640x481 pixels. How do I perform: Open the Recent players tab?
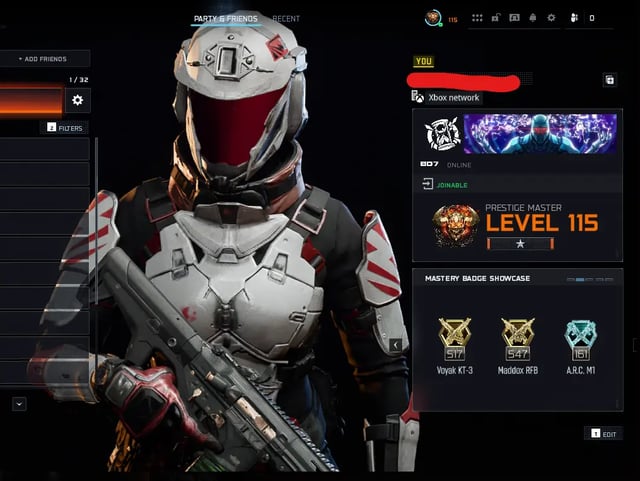tap(286, 19)
